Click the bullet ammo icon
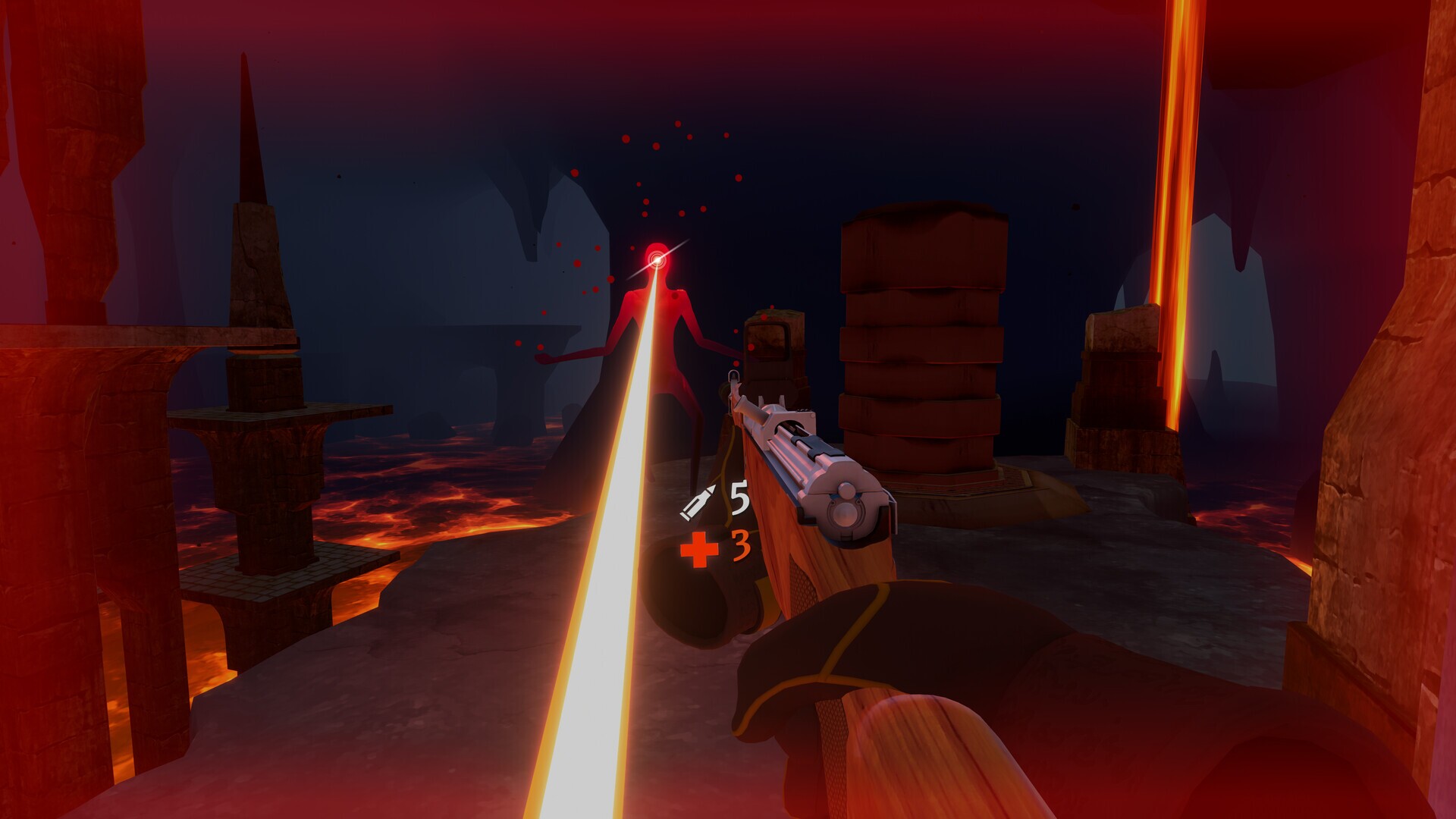The width and height of the screenshot is (1456, 819). [699, 500]
